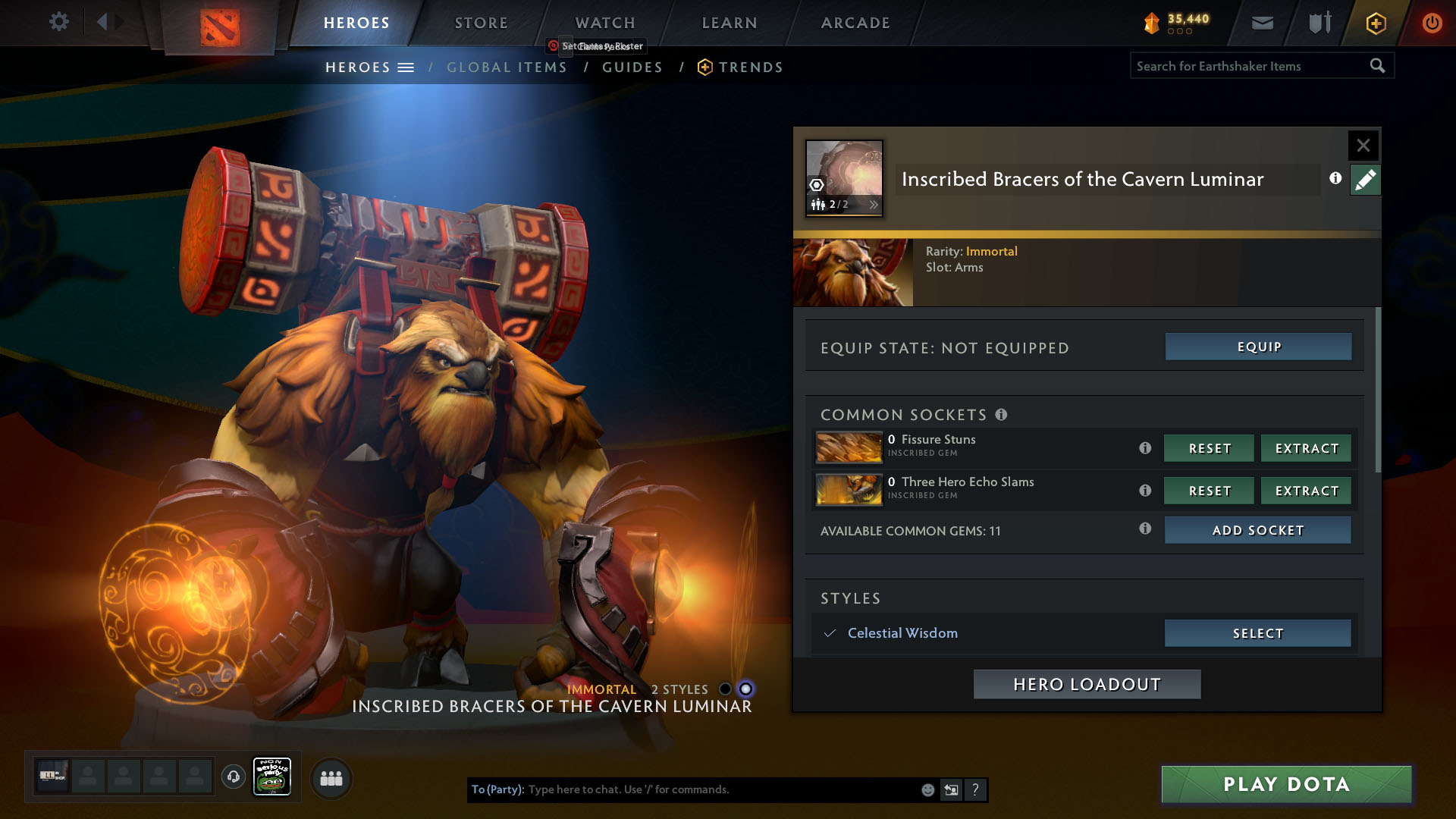Open the Global Items section

coord(507,67)
